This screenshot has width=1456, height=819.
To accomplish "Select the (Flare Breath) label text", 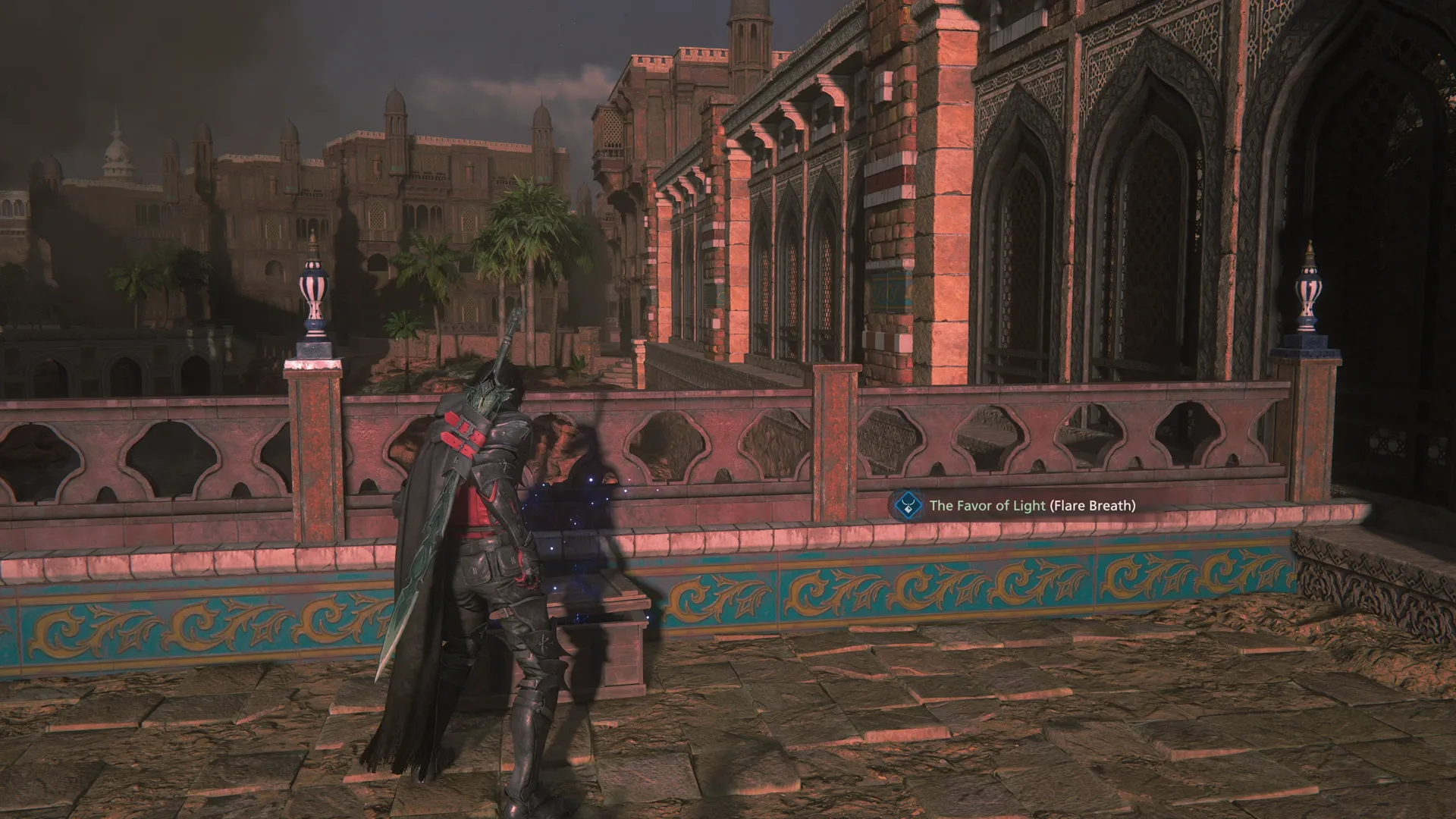I will click(x=1092, y=504).
